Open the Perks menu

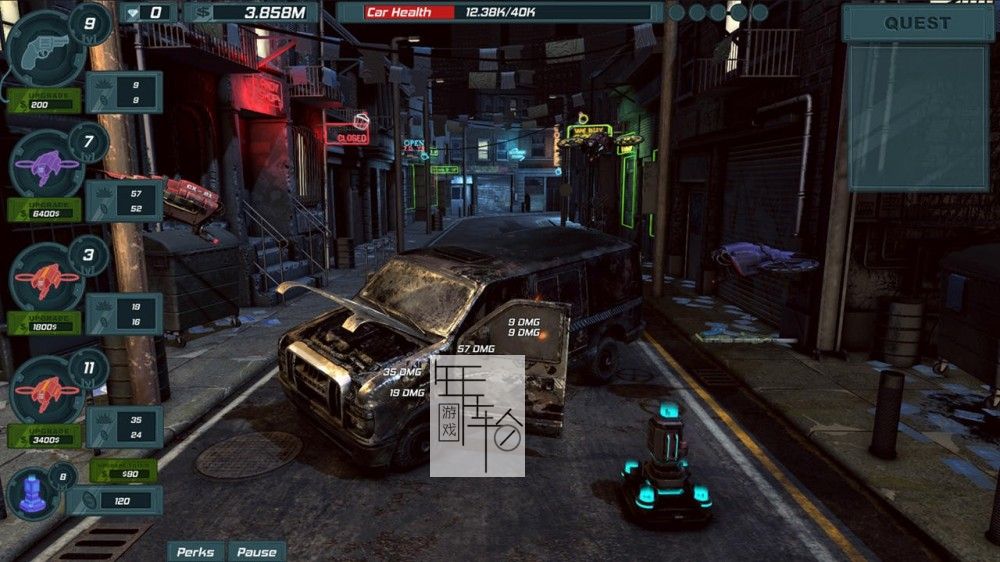[x=195, y=551]
